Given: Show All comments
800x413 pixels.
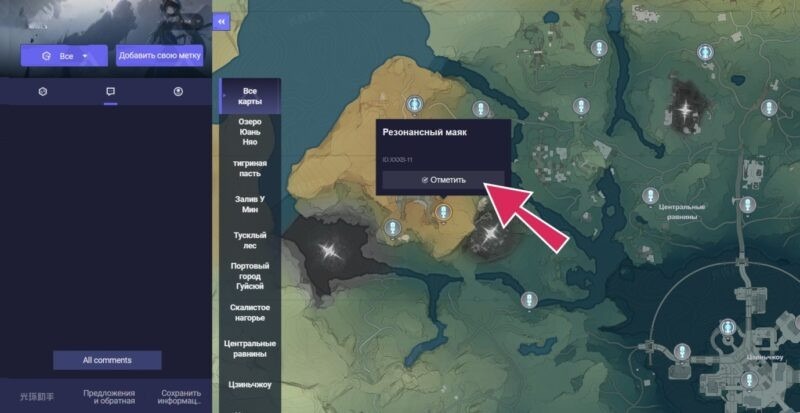Looking at the screenshot, I should (107, 360).
